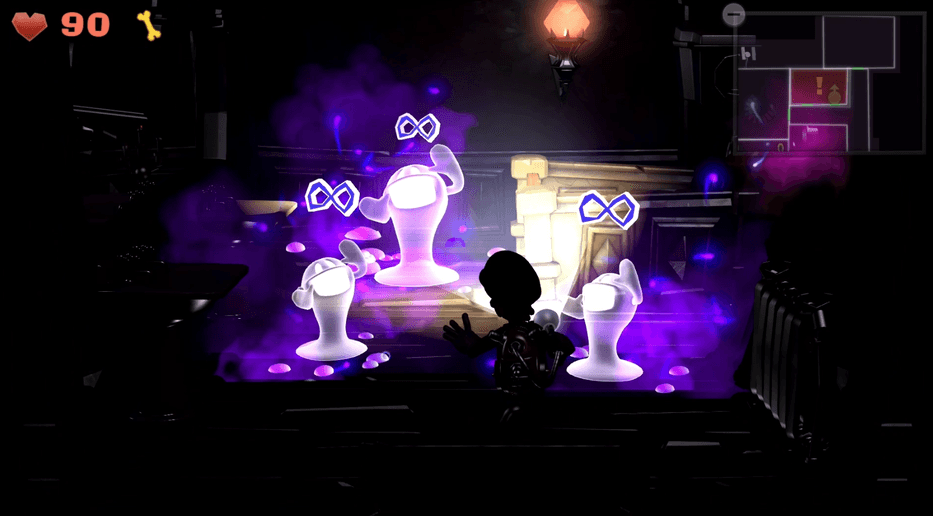Click the exclamation objective marker on minimap
This screenshot has height=516, width=933.
(x=819, y=84)
